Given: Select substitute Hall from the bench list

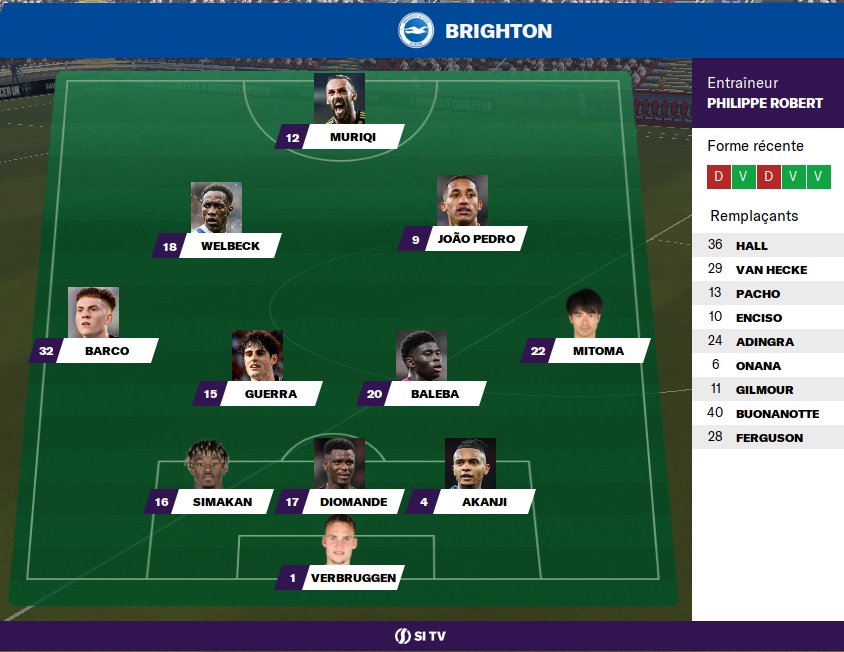Looking at the screenshot, I should (767, 245).
